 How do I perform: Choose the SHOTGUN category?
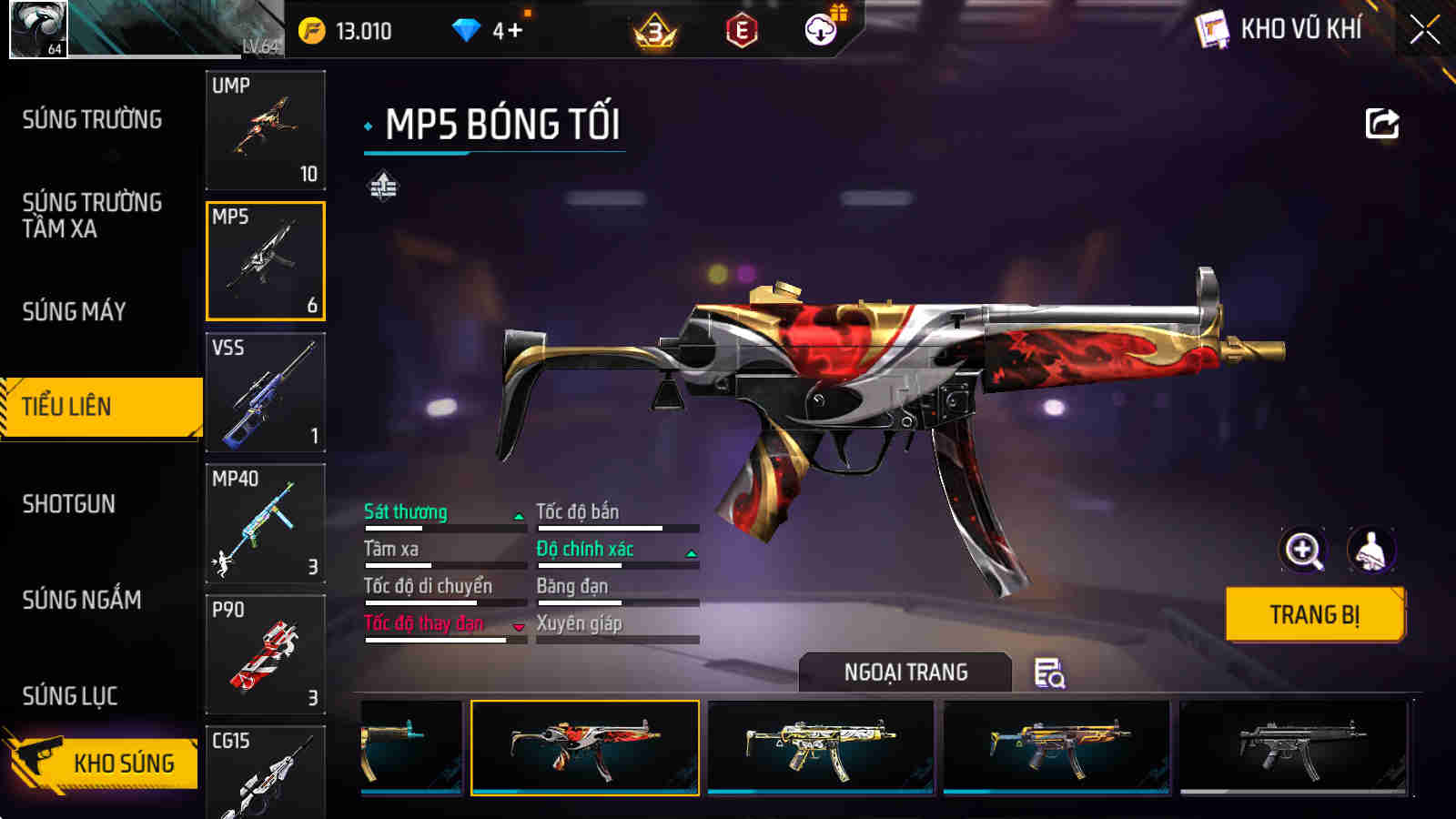tap(69, 503)
